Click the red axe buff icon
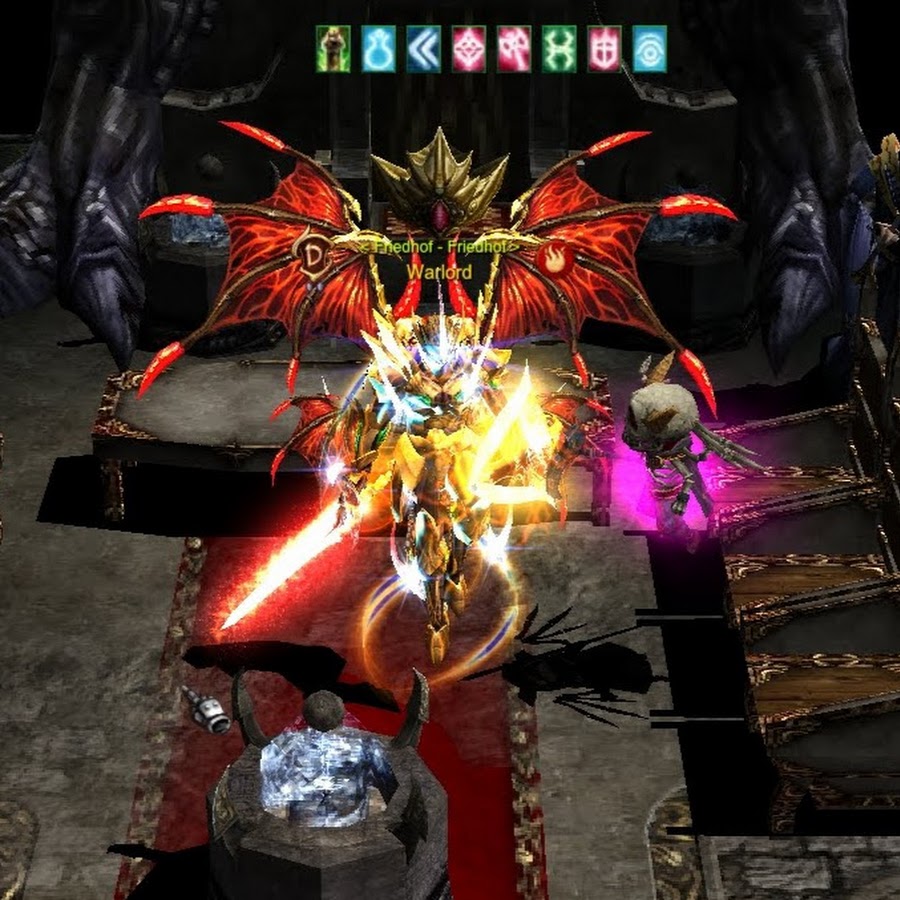Viewport: 900px width, 900px height. pos(514,49)
